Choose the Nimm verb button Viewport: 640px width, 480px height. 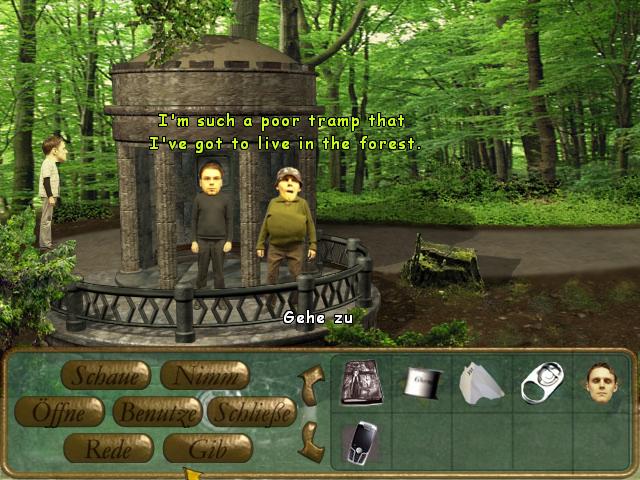click(205, 375)
